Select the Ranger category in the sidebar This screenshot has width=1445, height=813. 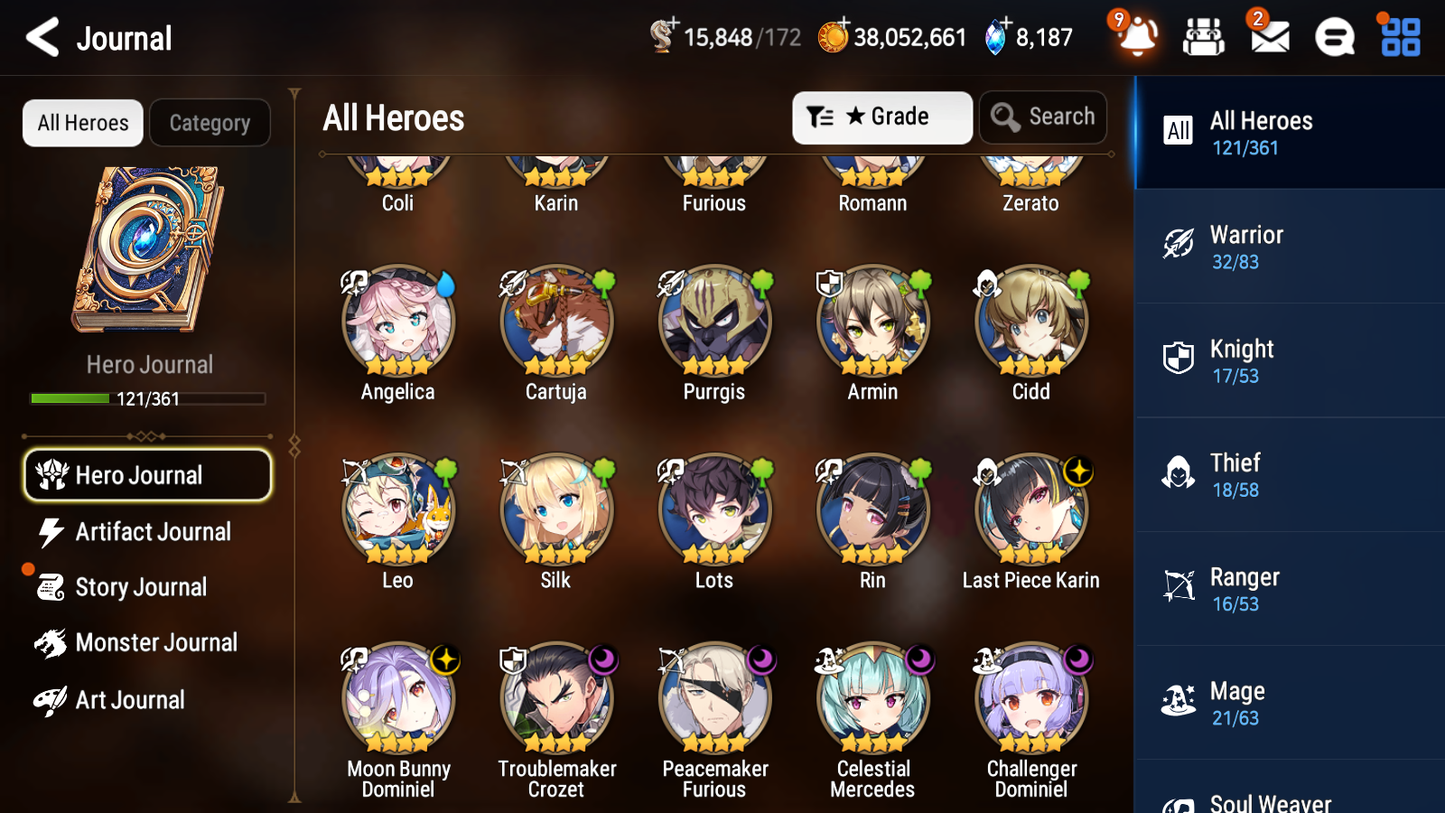pos(1289,588)
